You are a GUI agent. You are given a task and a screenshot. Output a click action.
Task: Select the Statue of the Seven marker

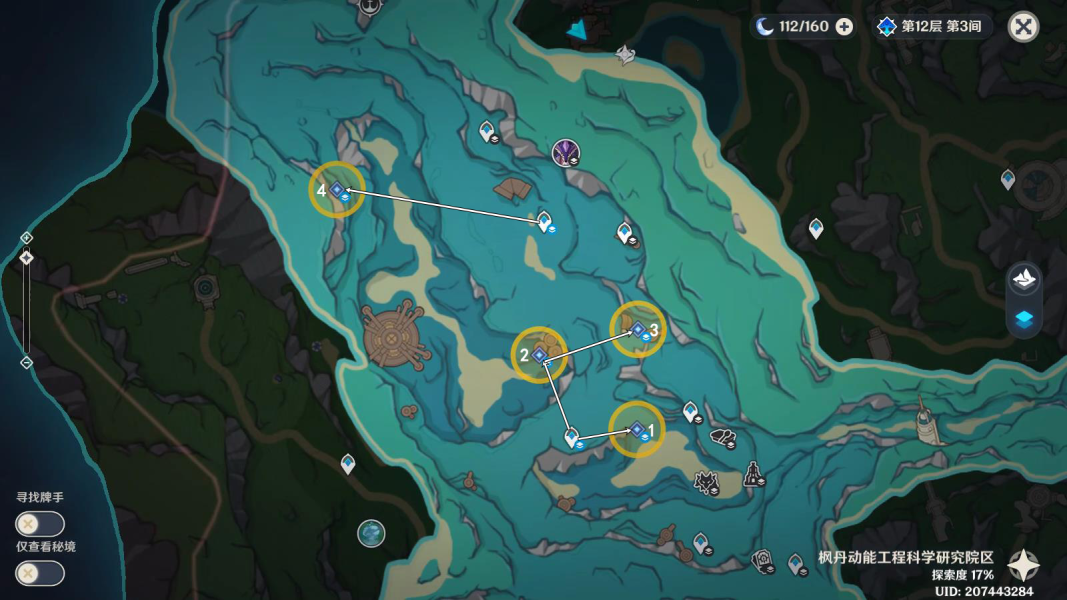coord(751,471)
